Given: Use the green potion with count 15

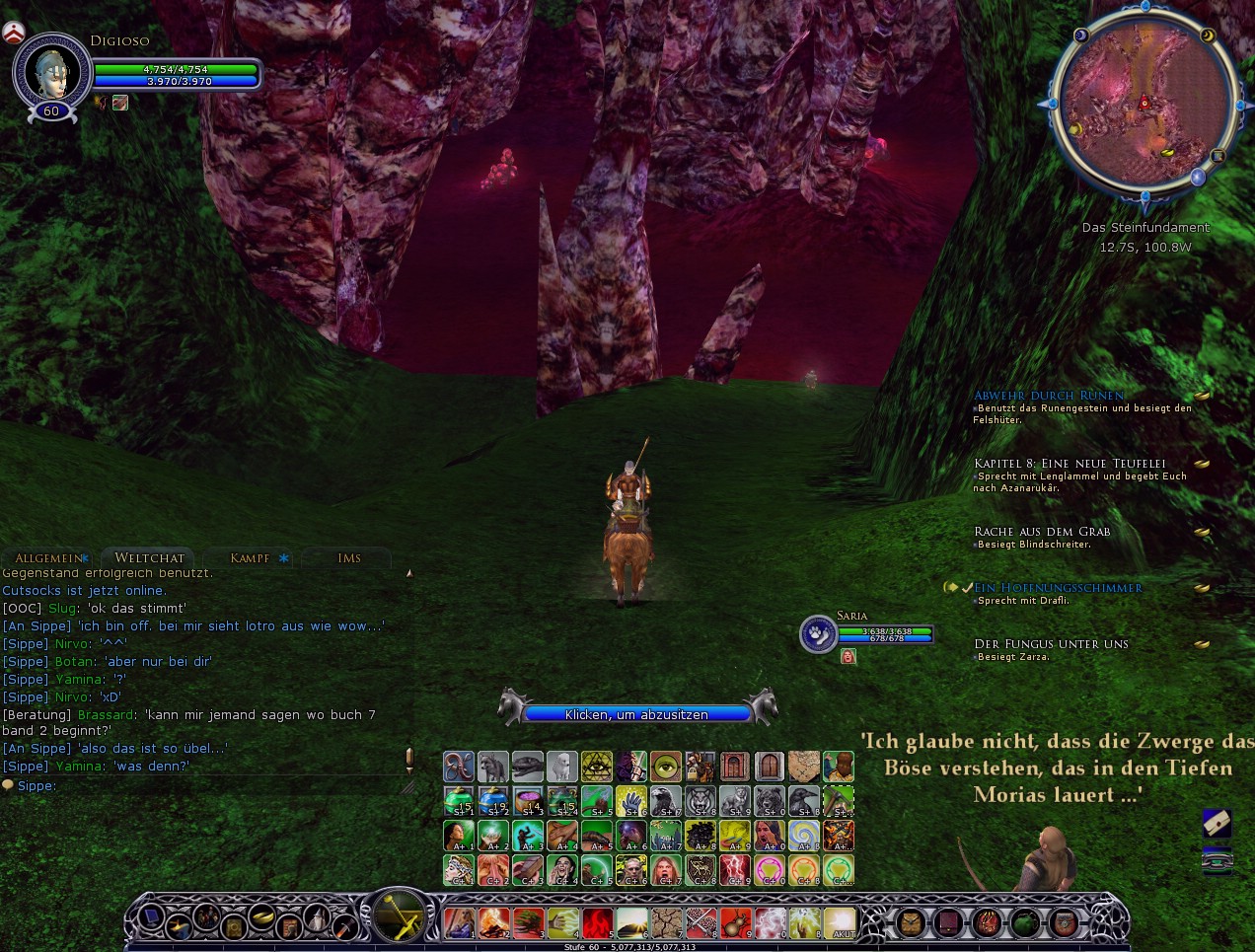Looking at the screenshot, I should (x=459, y=801).
